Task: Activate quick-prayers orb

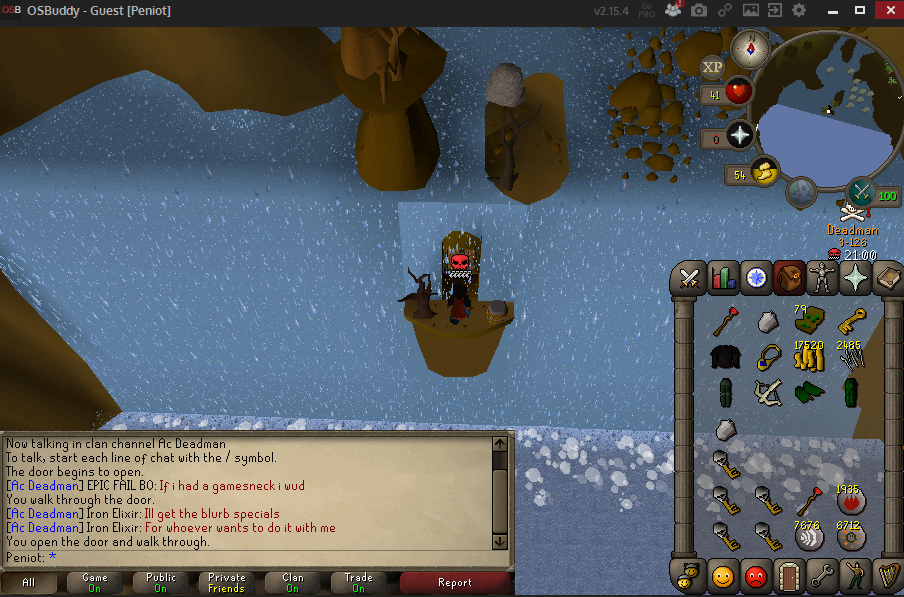Action: (x=740, y=135)
